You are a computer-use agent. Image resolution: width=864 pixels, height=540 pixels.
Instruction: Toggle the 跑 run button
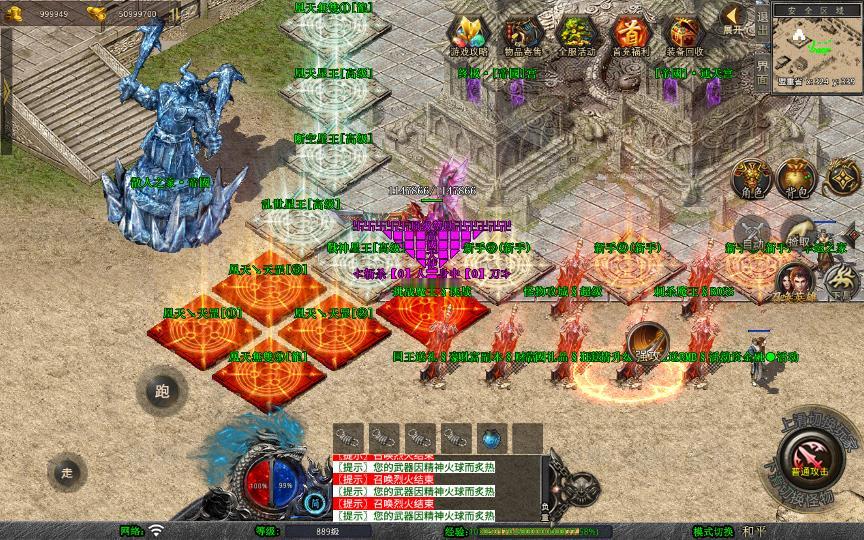162,391
